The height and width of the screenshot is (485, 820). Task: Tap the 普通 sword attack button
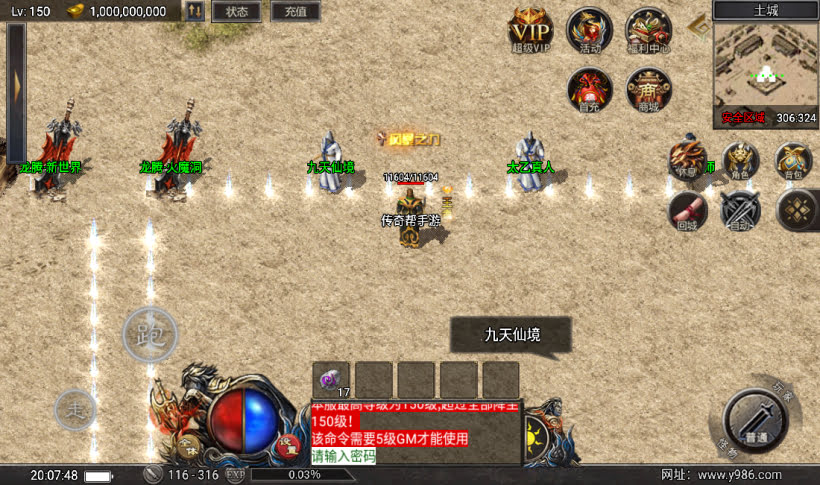(x=757, y=419)
